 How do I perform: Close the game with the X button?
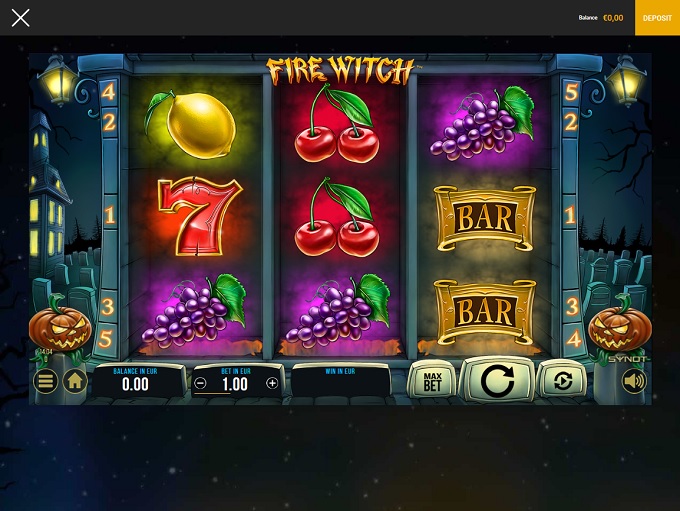click(x=20, y=18)
